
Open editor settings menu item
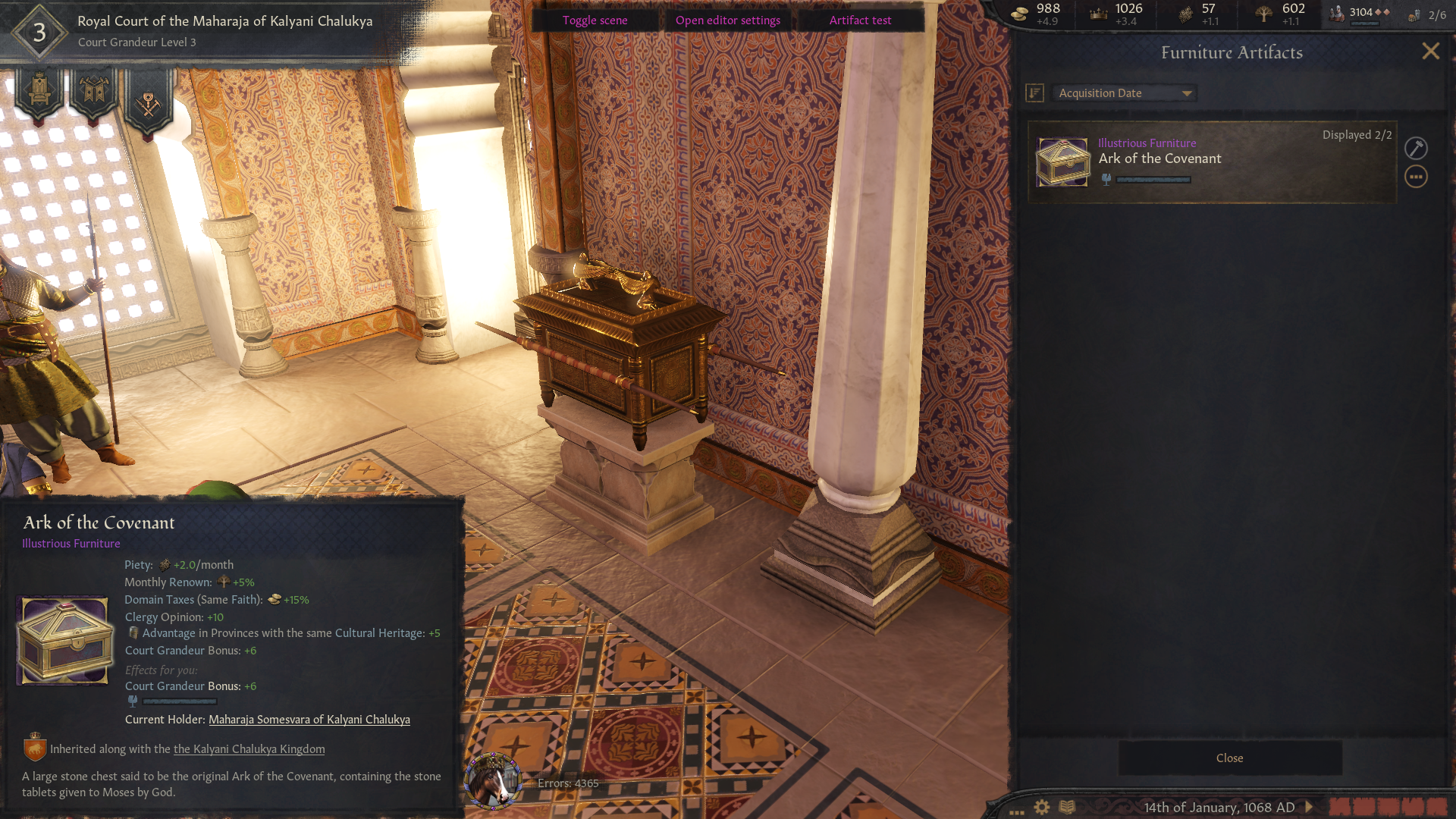coord(727,20)
